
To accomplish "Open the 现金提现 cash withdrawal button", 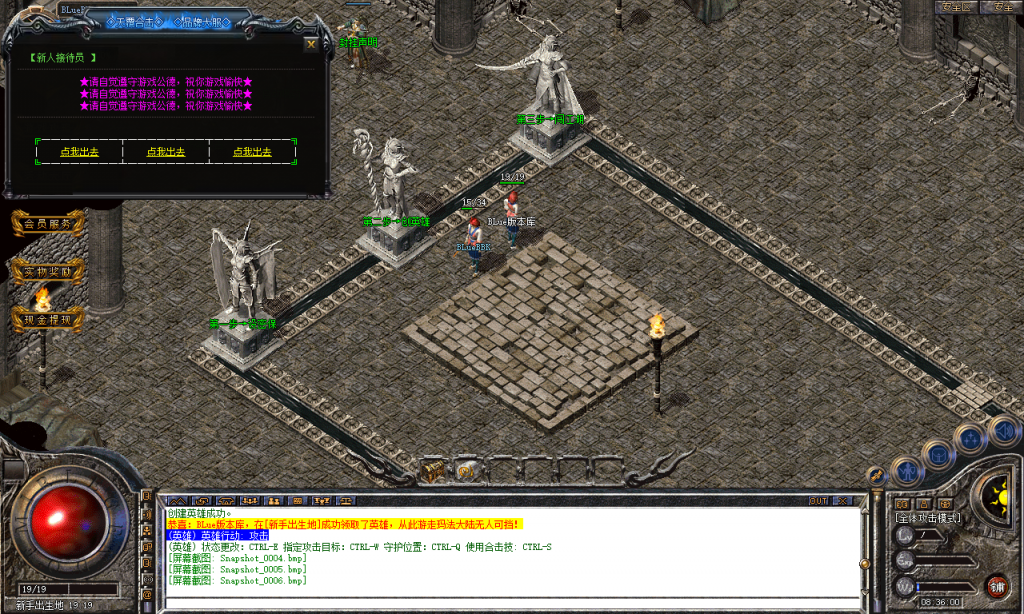I will tap(47, 319).
